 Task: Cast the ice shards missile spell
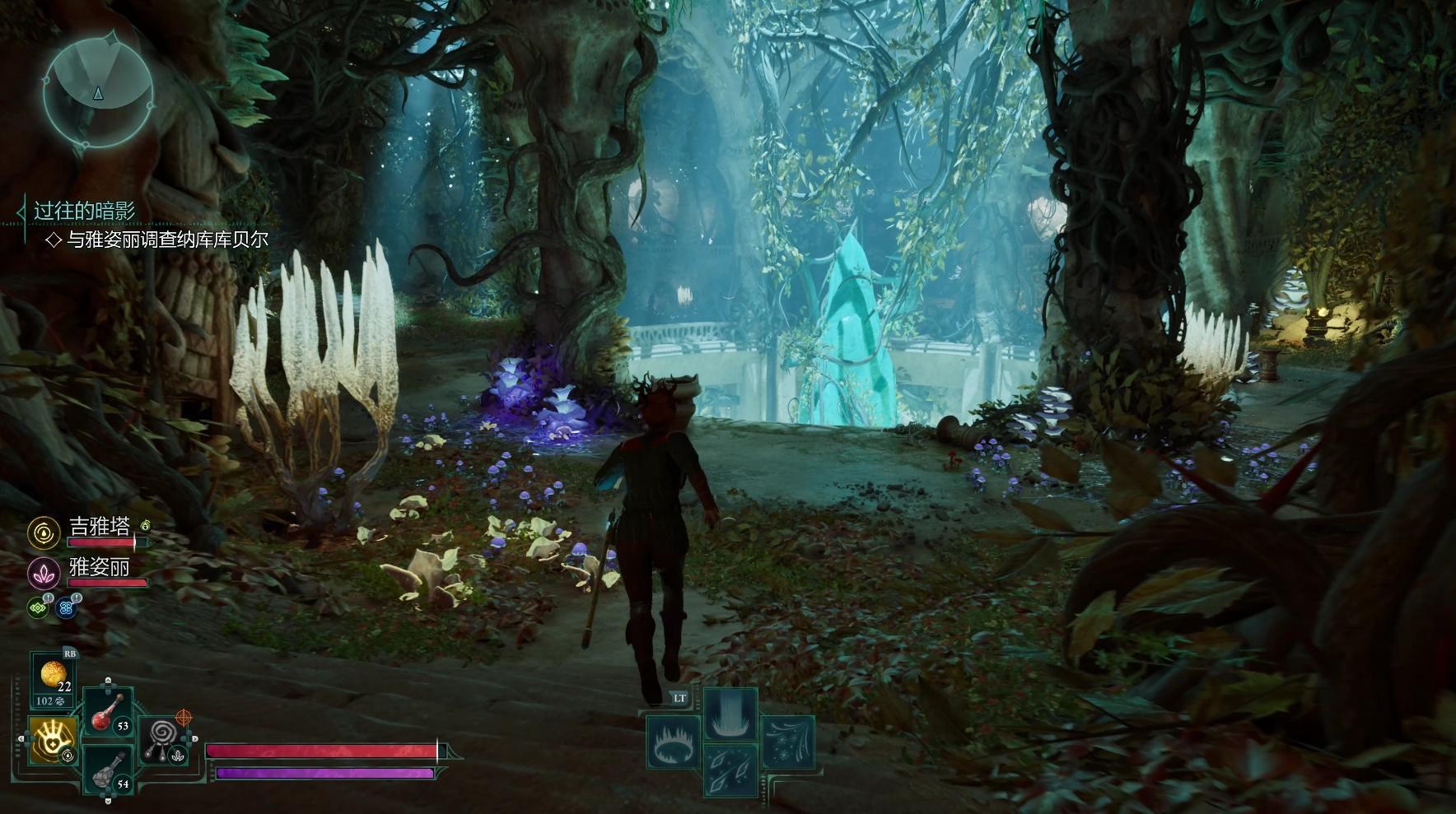(x=730, y=771)
